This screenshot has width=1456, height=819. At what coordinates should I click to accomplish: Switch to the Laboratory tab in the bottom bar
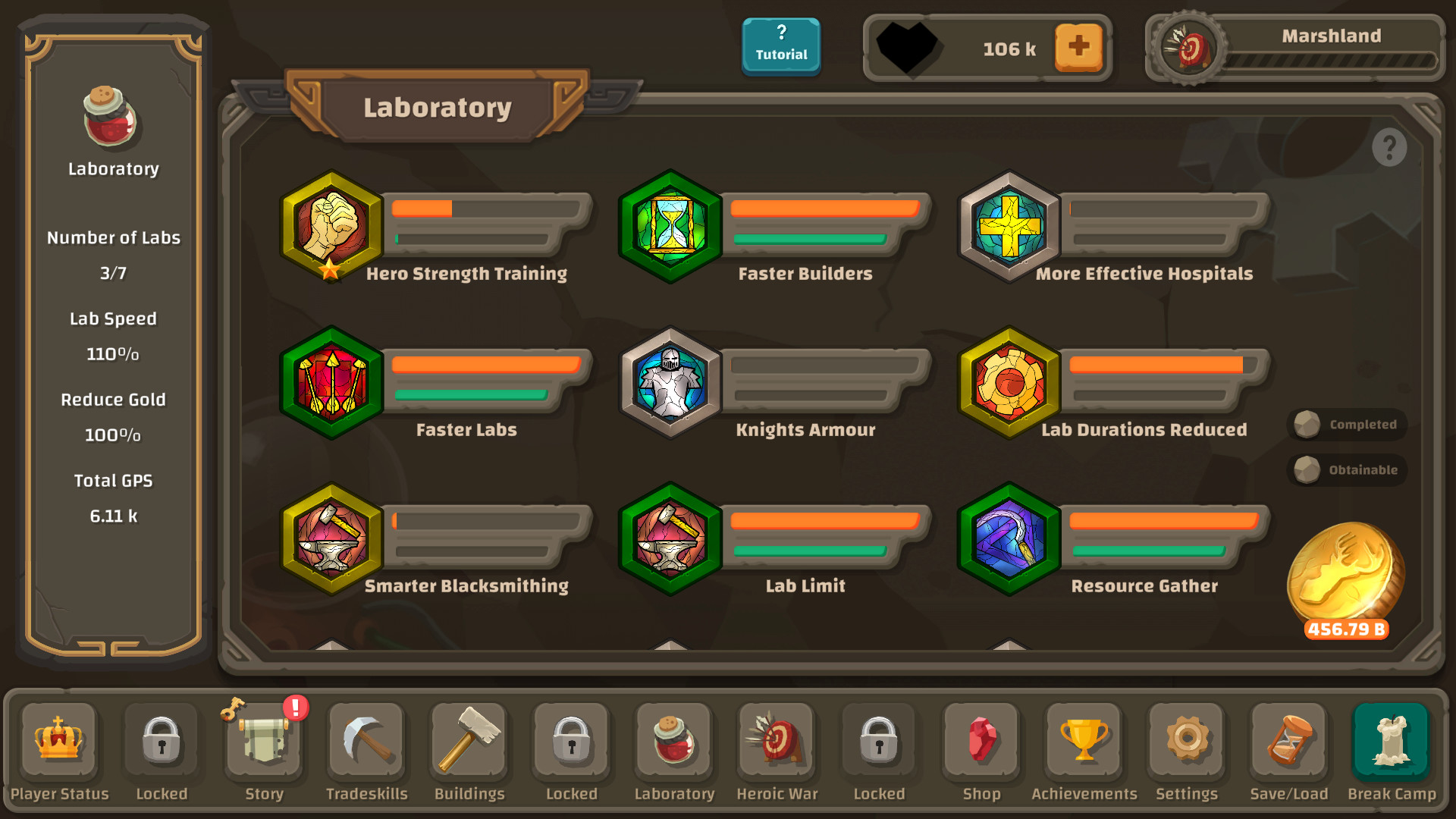(673, 747)
